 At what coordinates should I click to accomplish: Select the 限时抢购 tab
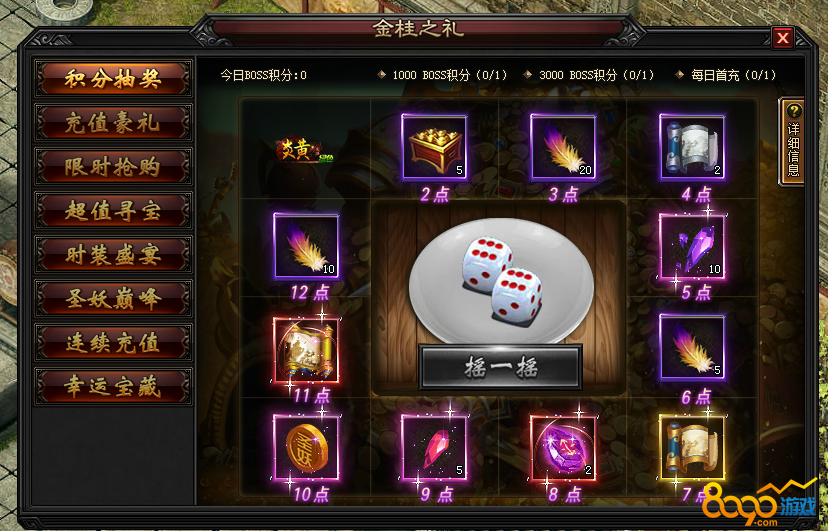click(x=112, y=166)
